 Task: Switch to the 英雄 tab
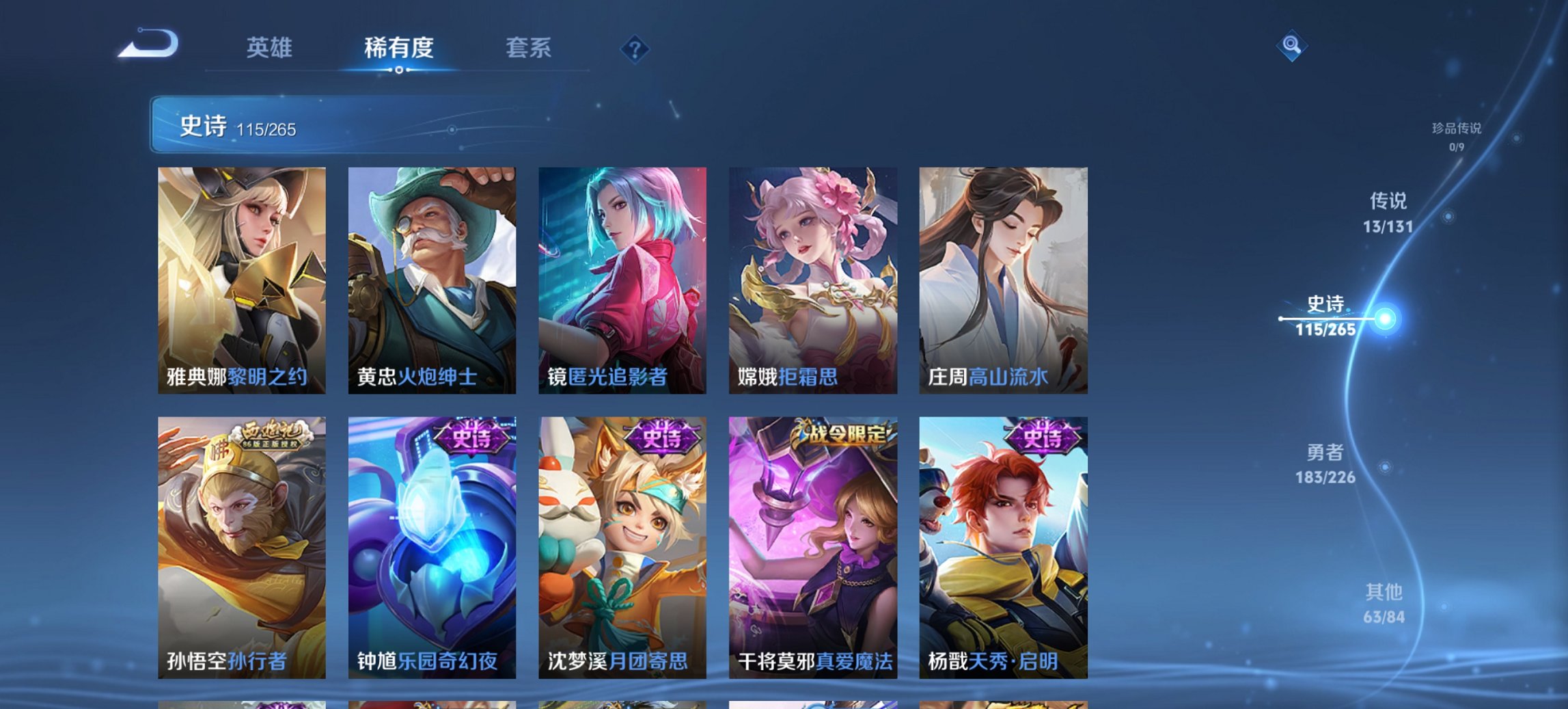[x=271, y=48]
